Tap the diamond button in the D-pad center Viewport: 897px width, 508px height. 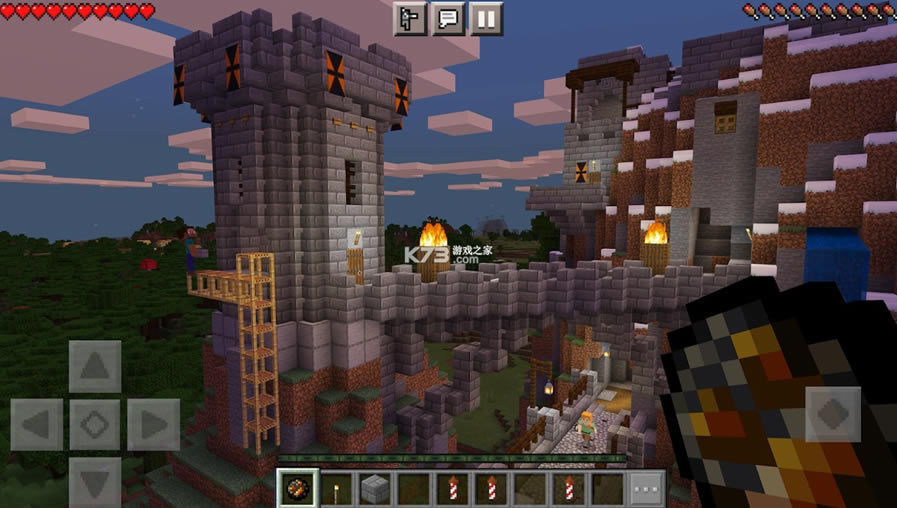point(95,425)
